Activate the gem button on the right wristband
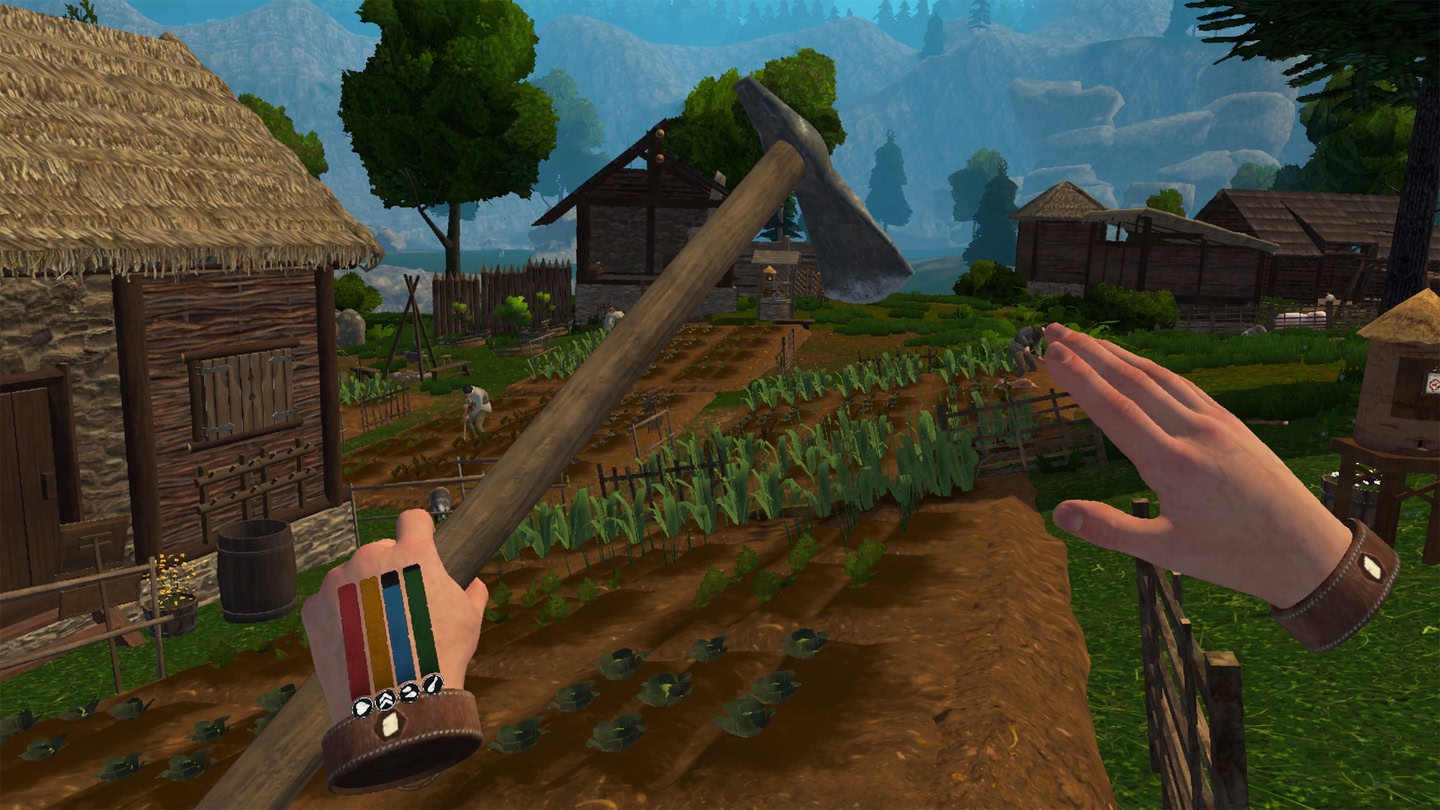The height and width of the screenshot is (810, 1440). pyautogui.click(x=1372, y=568)
